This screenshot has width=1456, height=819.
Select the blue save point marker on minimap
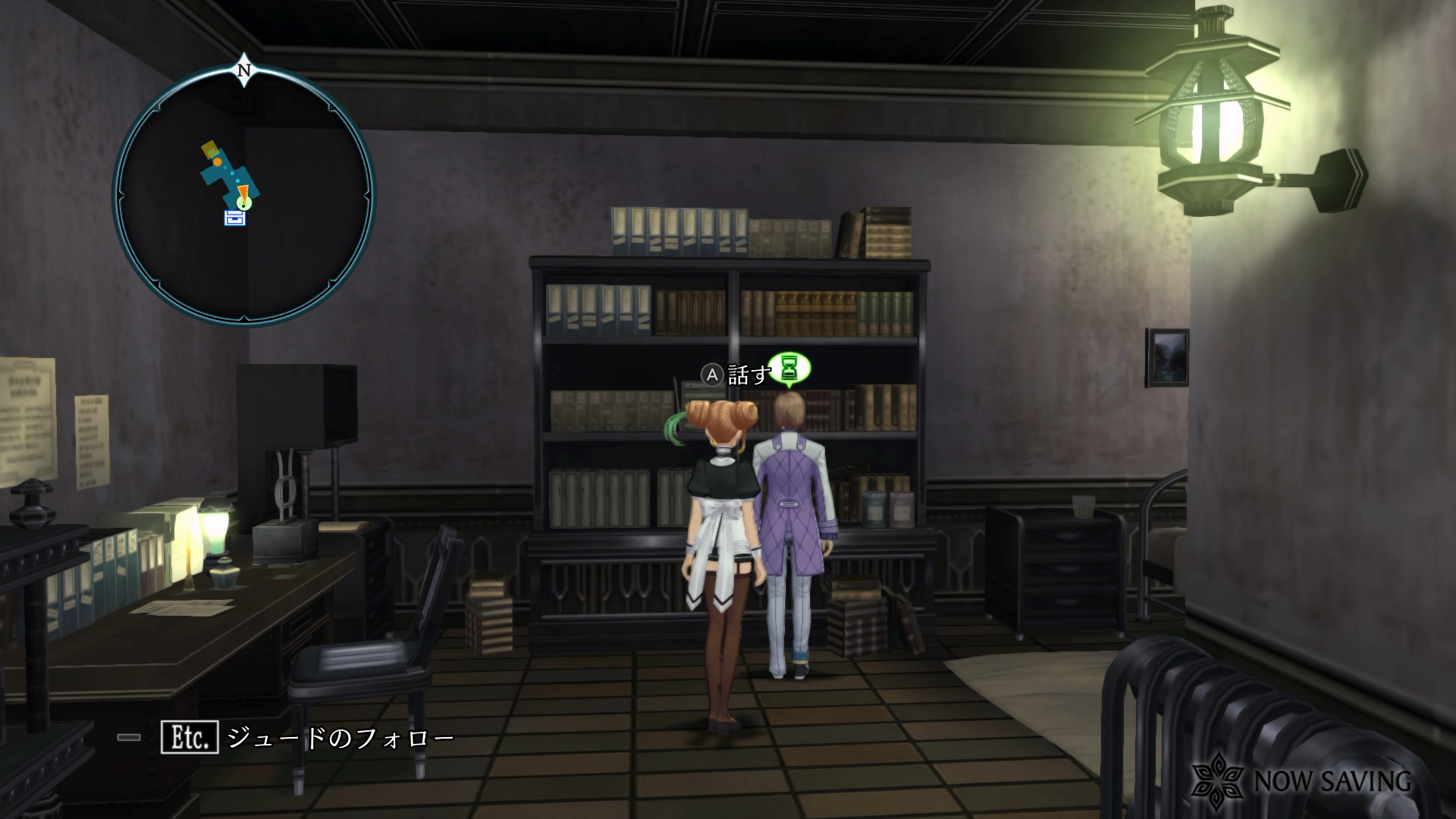235,218
